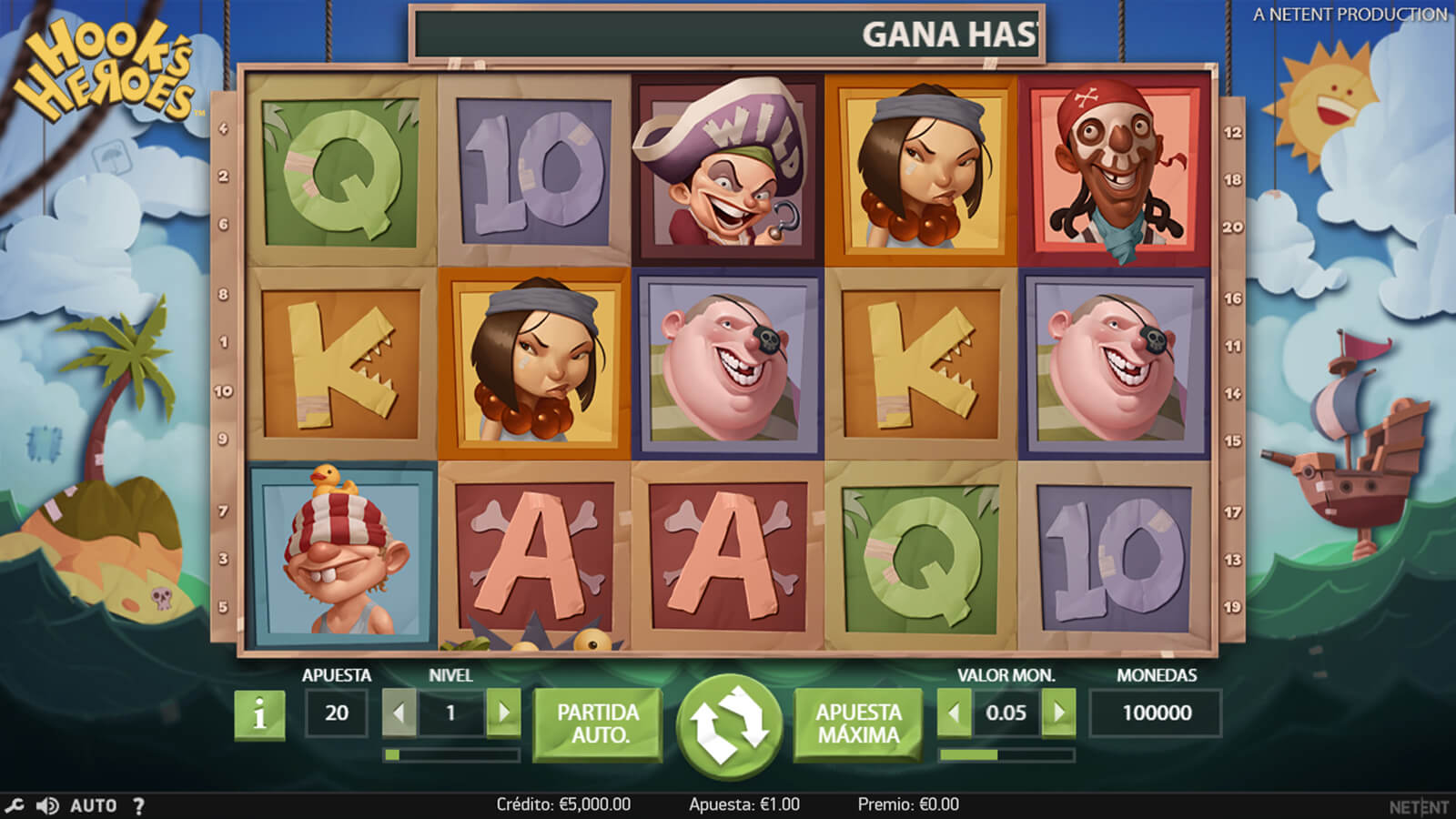
Task: Decrease the Nivel bet level
Action: coord(399,713)
